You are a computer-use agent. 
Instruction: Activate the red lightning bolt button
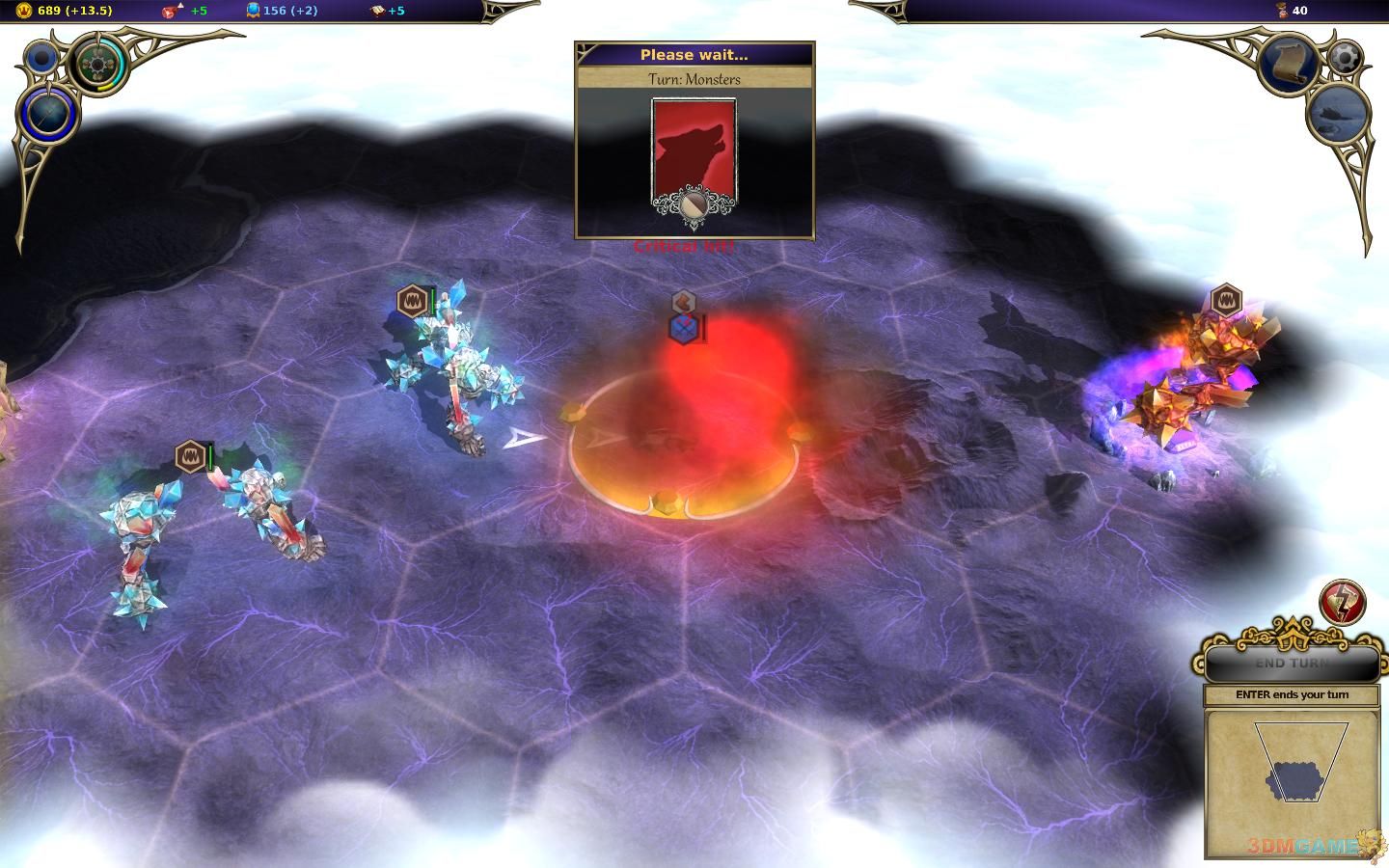1342,603
